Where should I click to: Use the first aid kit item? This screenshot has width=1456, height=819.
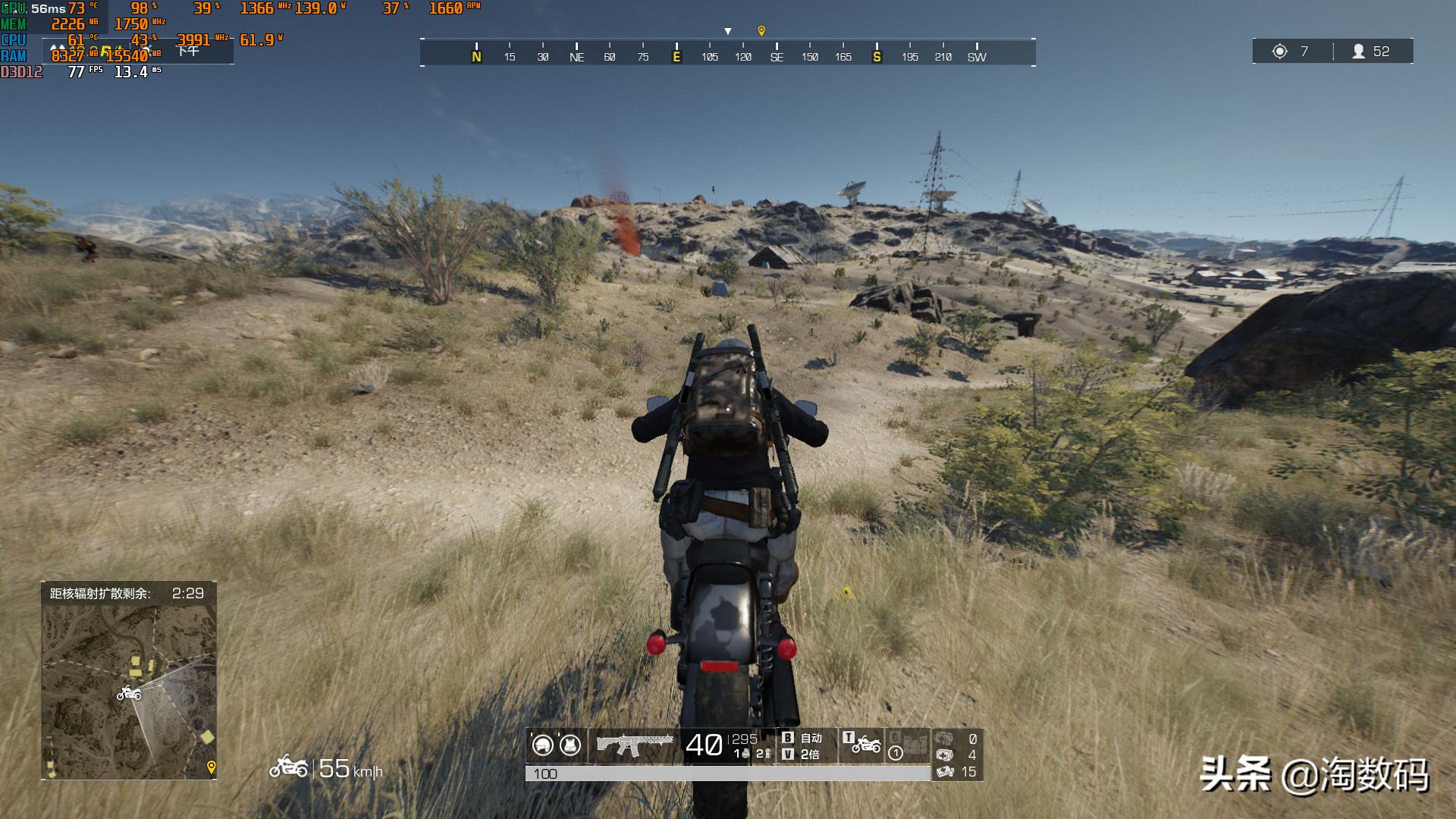coord(945,755)
